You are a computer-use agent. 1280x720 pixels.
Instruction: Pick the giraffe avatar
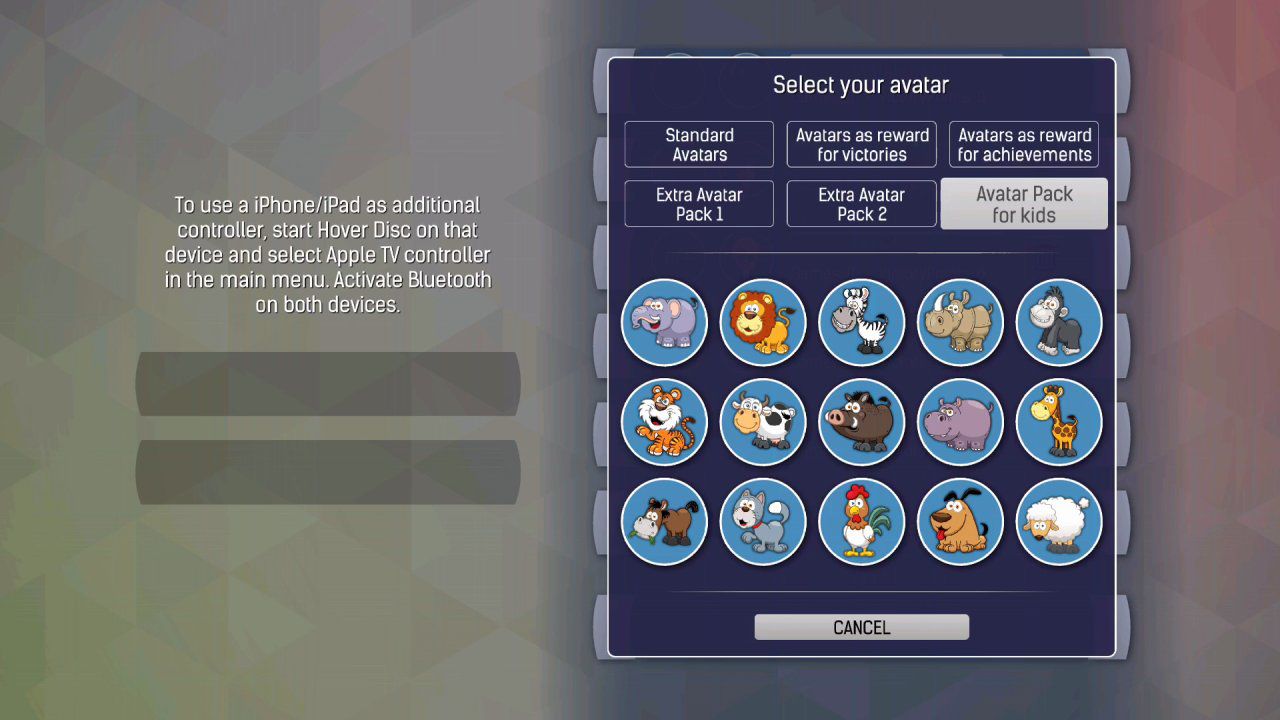tap(1059, 422)
